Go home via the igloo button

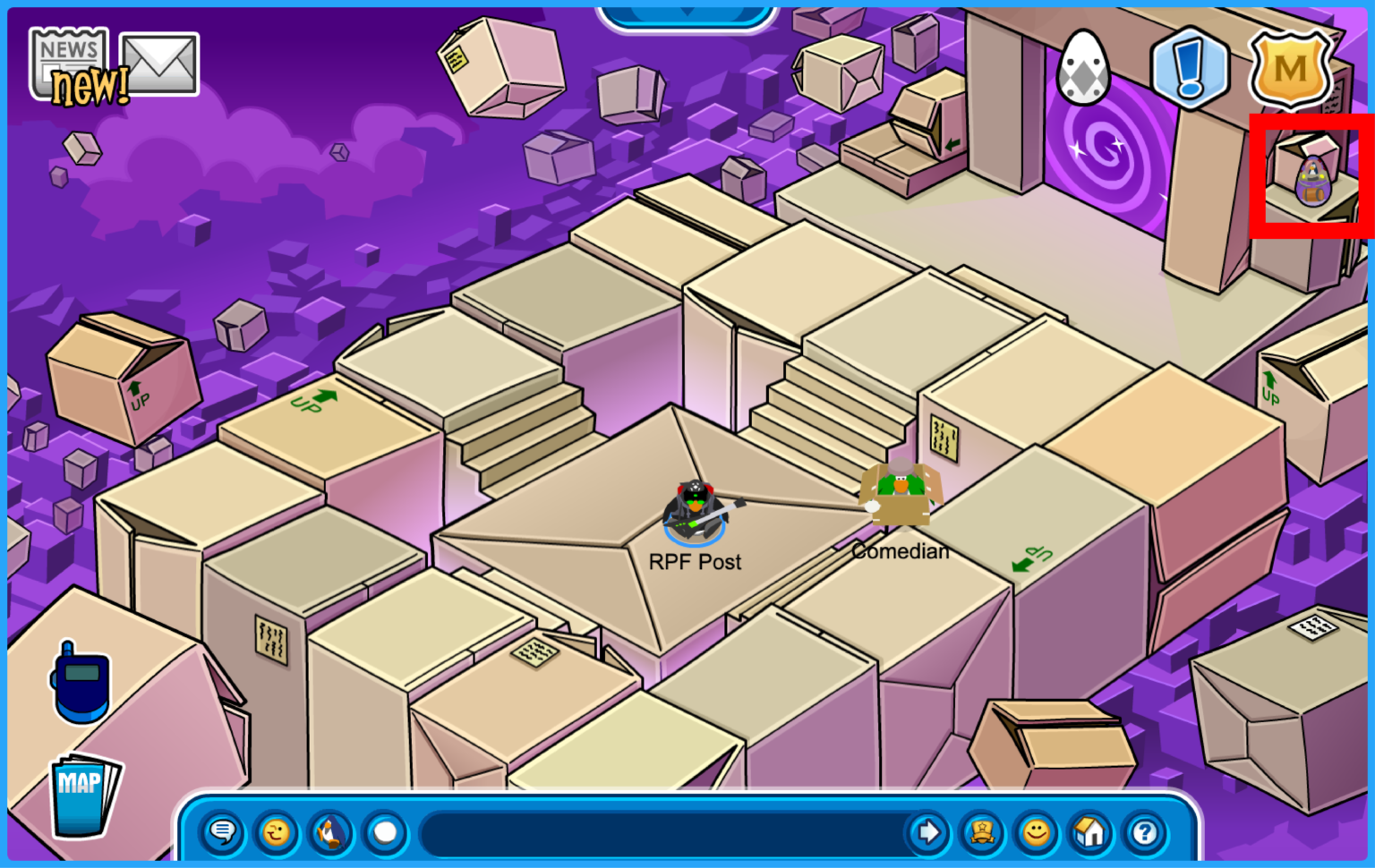(1089, 833)
